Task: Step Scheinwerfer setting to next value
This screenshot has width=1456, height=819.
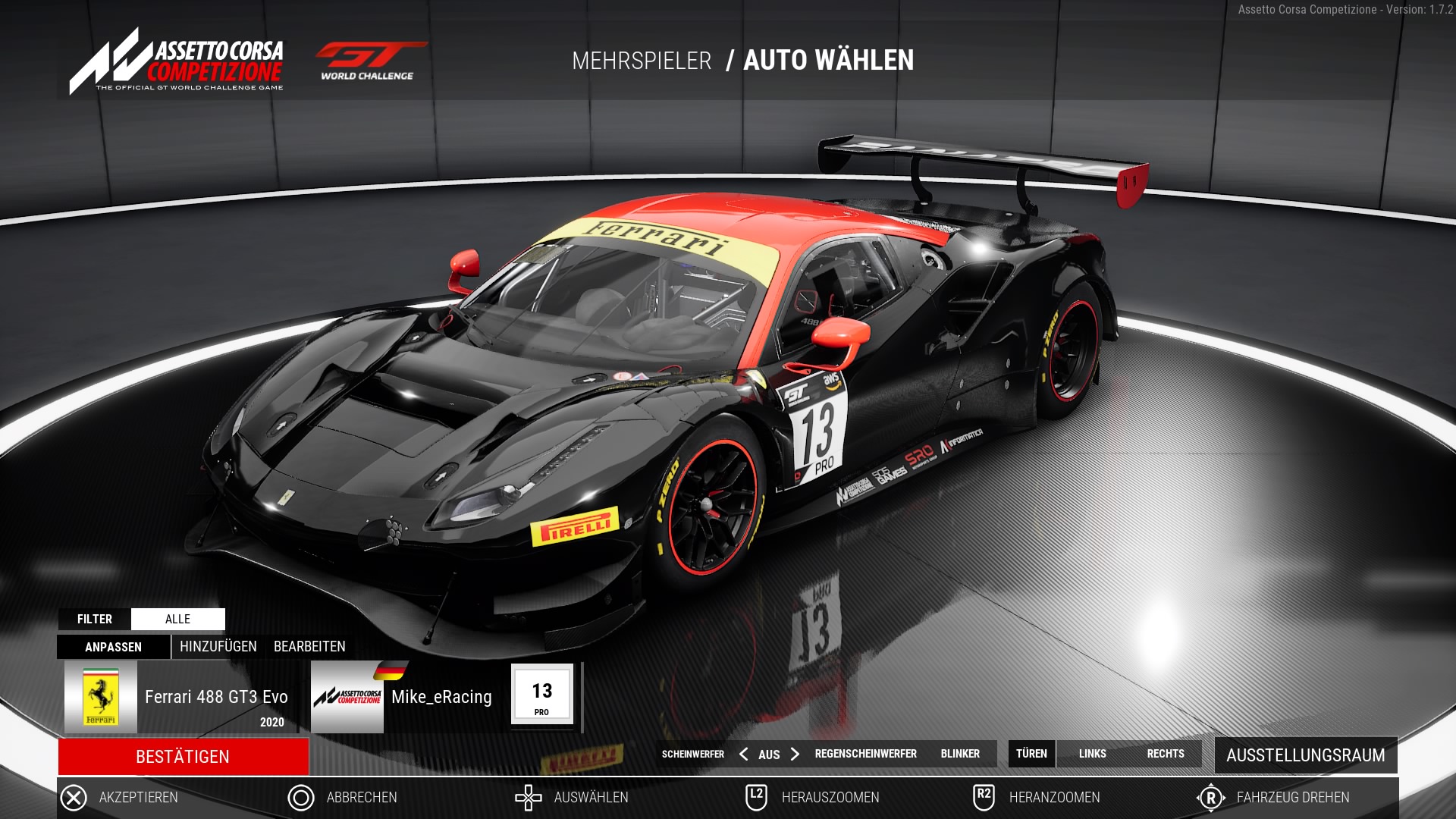Action: [x=795, y=754]
